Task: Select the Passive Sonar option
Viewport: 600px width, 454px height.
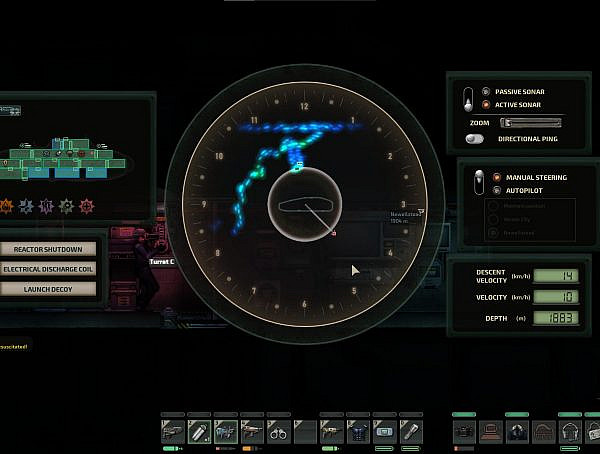Action: (487, 91)
